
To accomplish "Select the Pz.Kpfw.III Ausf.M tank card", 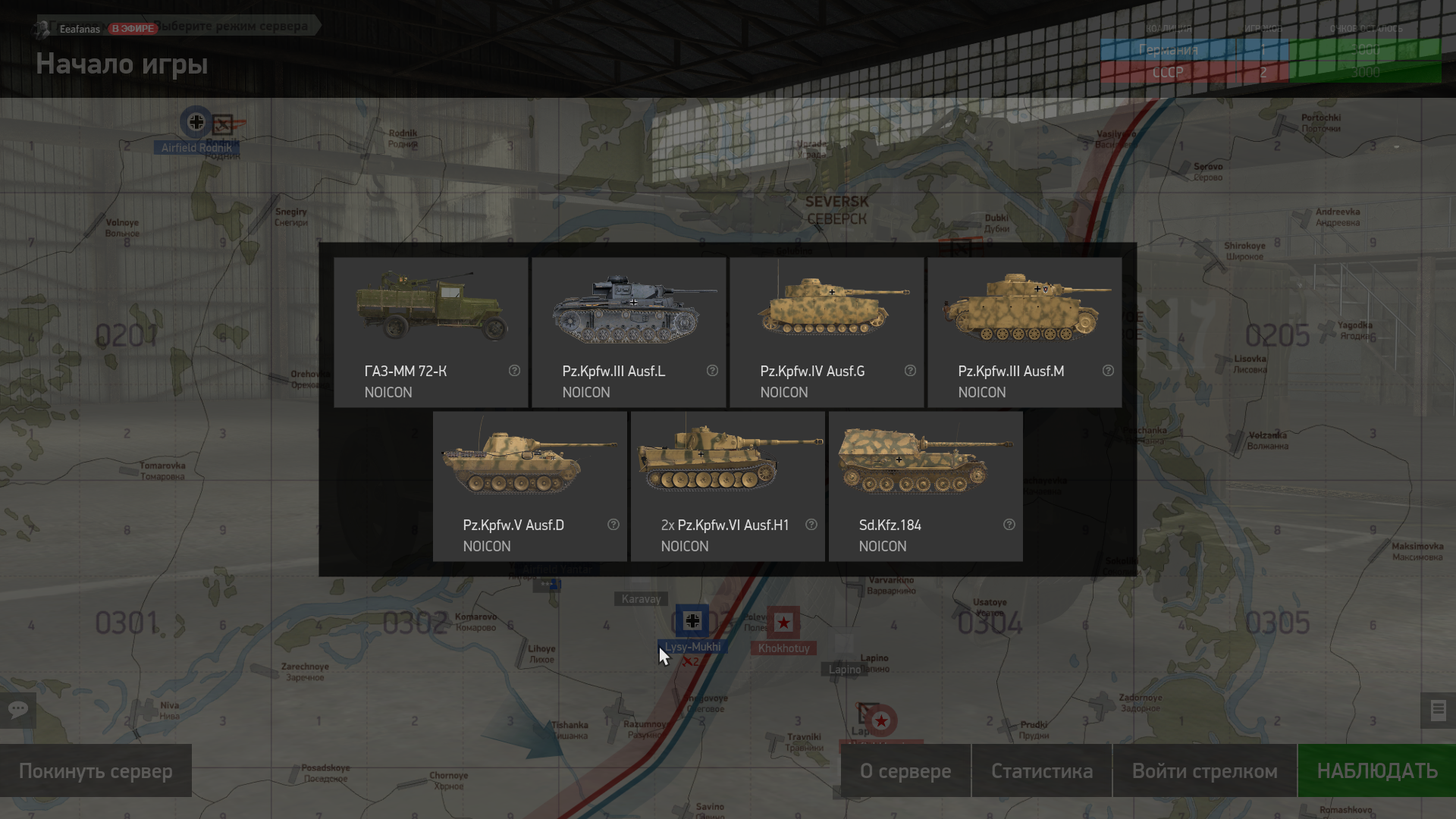I will [x=1025, y=332].
